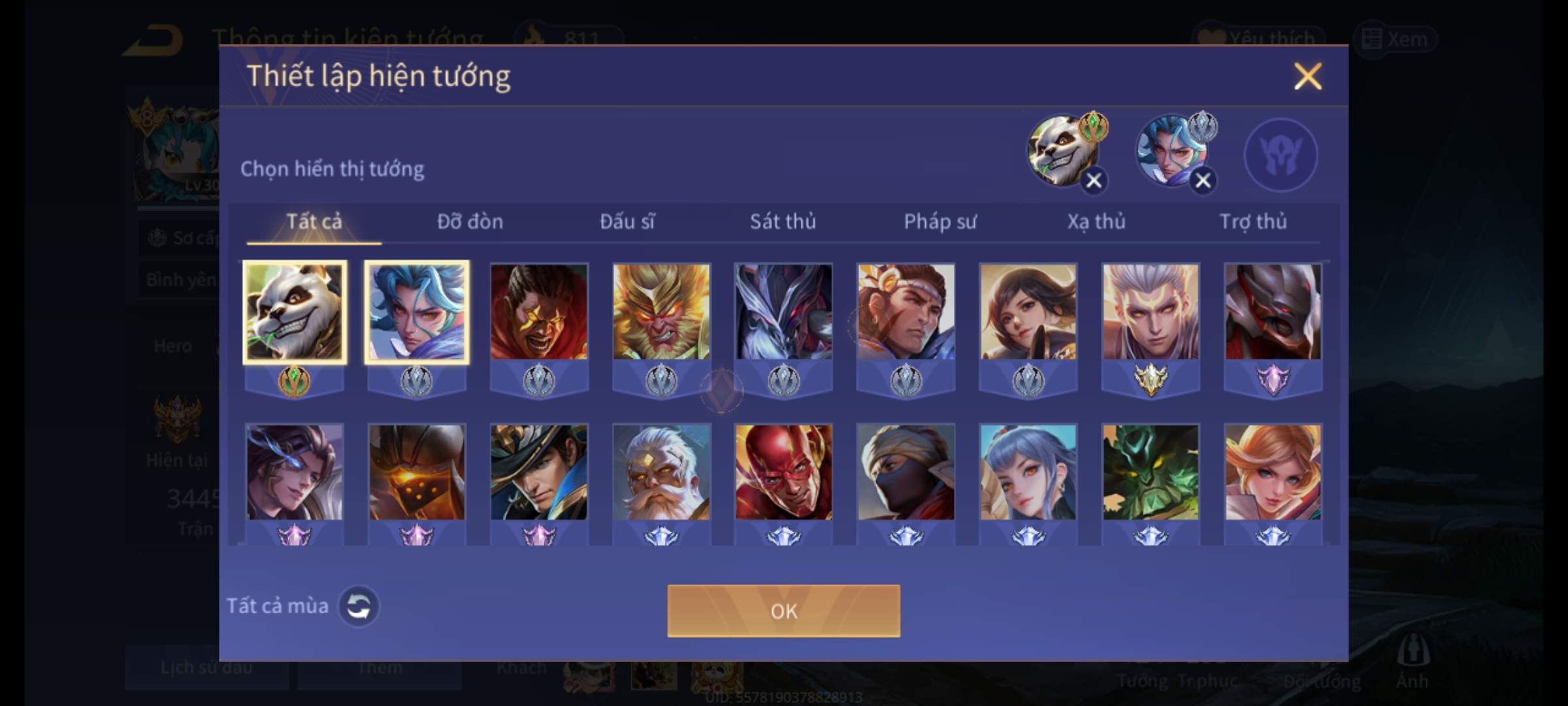Close the hero display settings dialog
The image size is (1568, 706).
1307,76
